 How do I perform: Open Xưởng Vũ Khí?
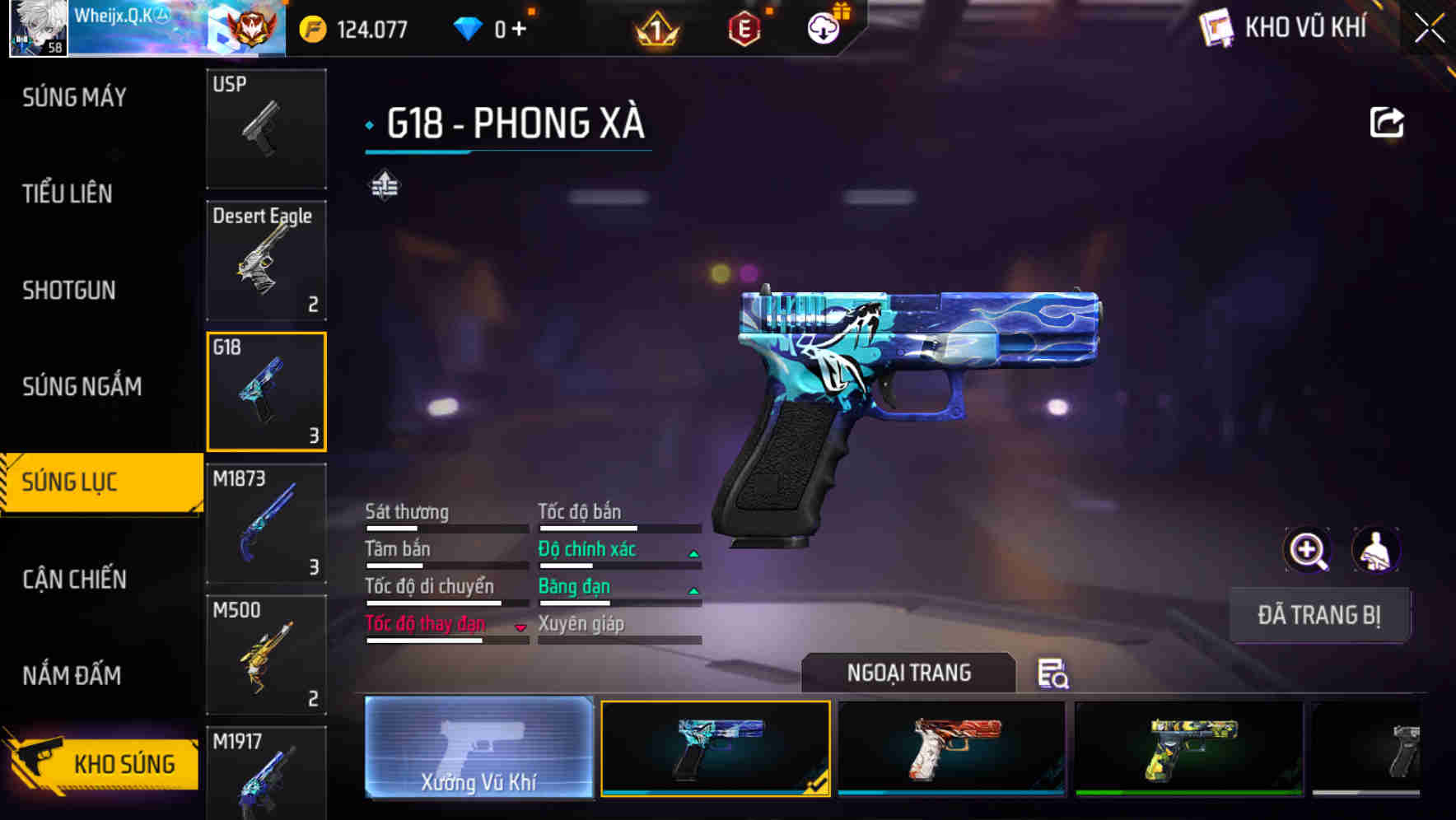click(478, 749)
